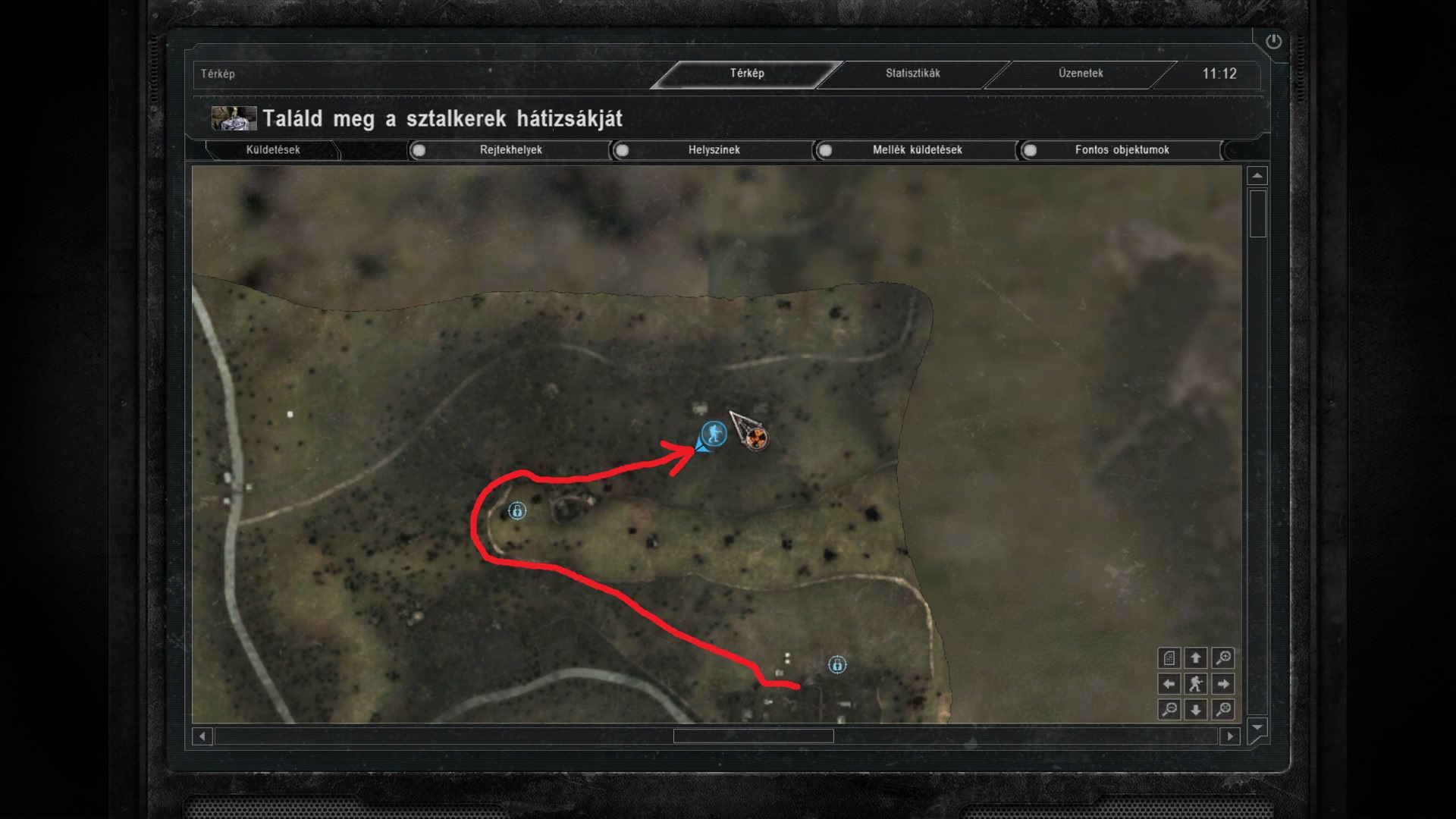Screen dimensions: 1456x819
Task: Pan the map right with the arrow button
Action: tap(1222, 684)
